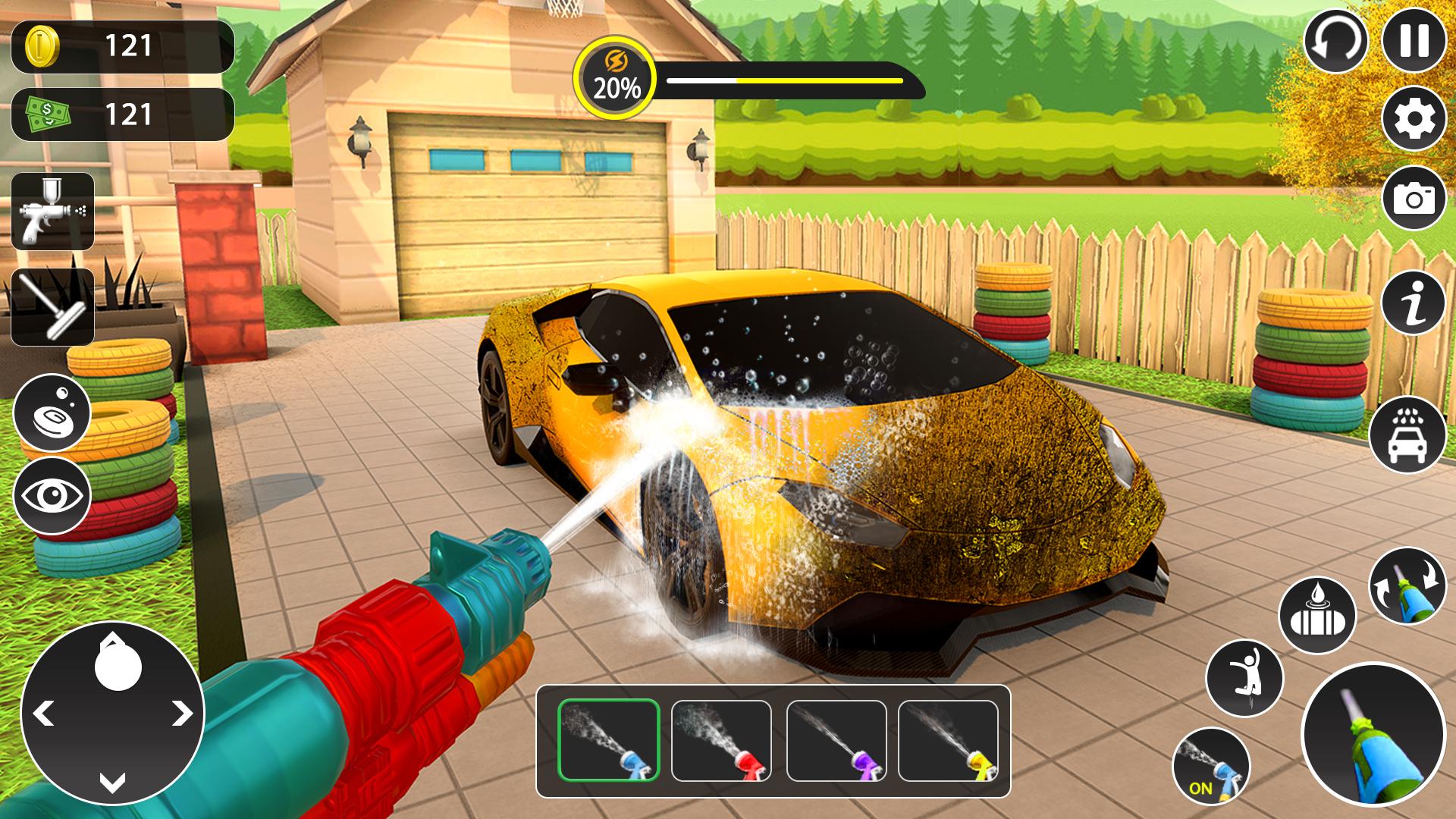The height and width of the screenshot is (819, 1456).
Task: Activate the water tank droplet button
Action: [x=1317, y=616]
